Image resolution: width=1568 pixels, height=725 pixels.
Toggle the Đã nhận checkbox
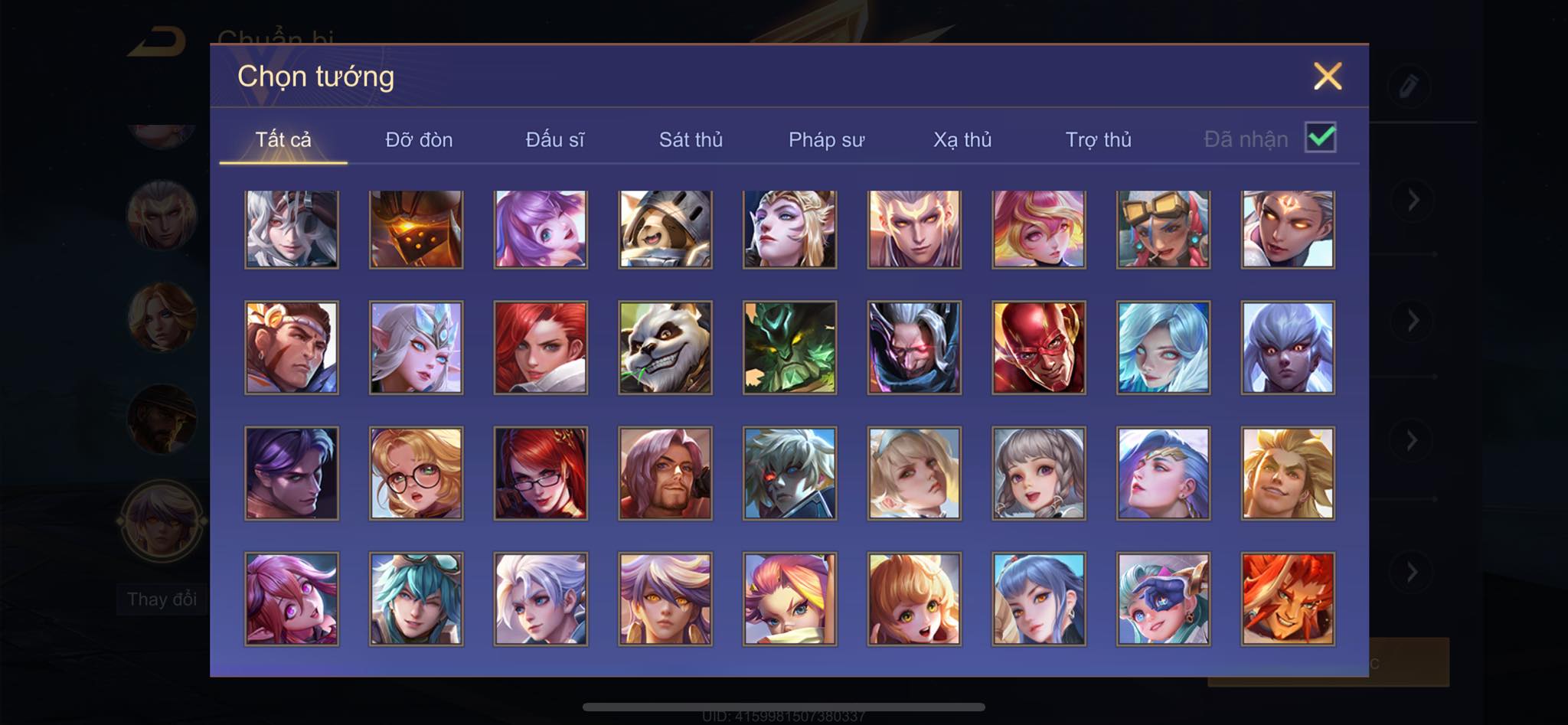pos(1320,138)
